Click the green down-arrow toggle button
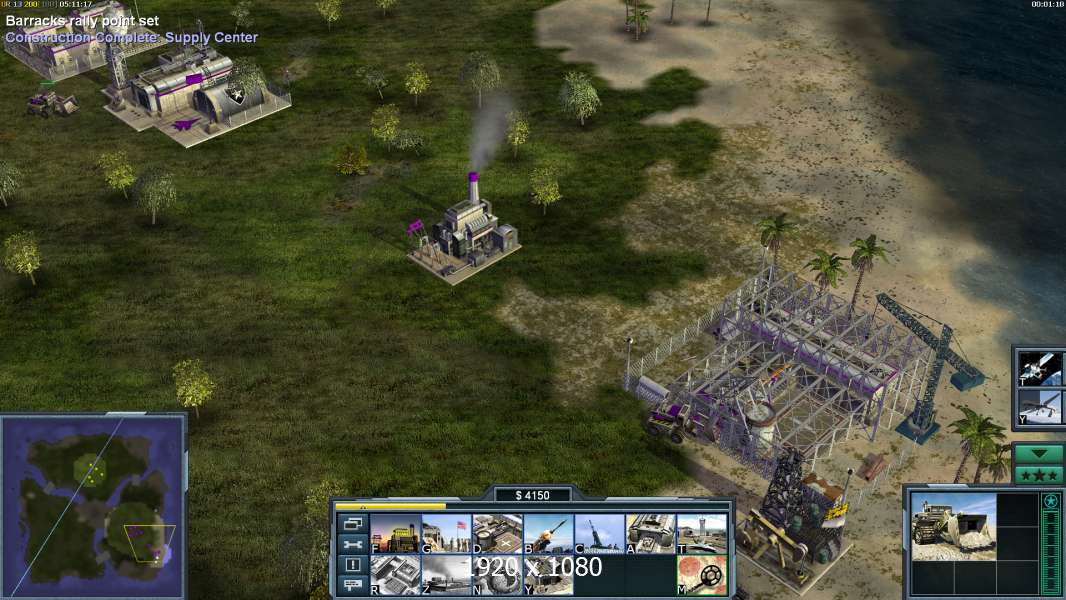This screenshot has height=600, width=1066. (x=1038, y=453)
